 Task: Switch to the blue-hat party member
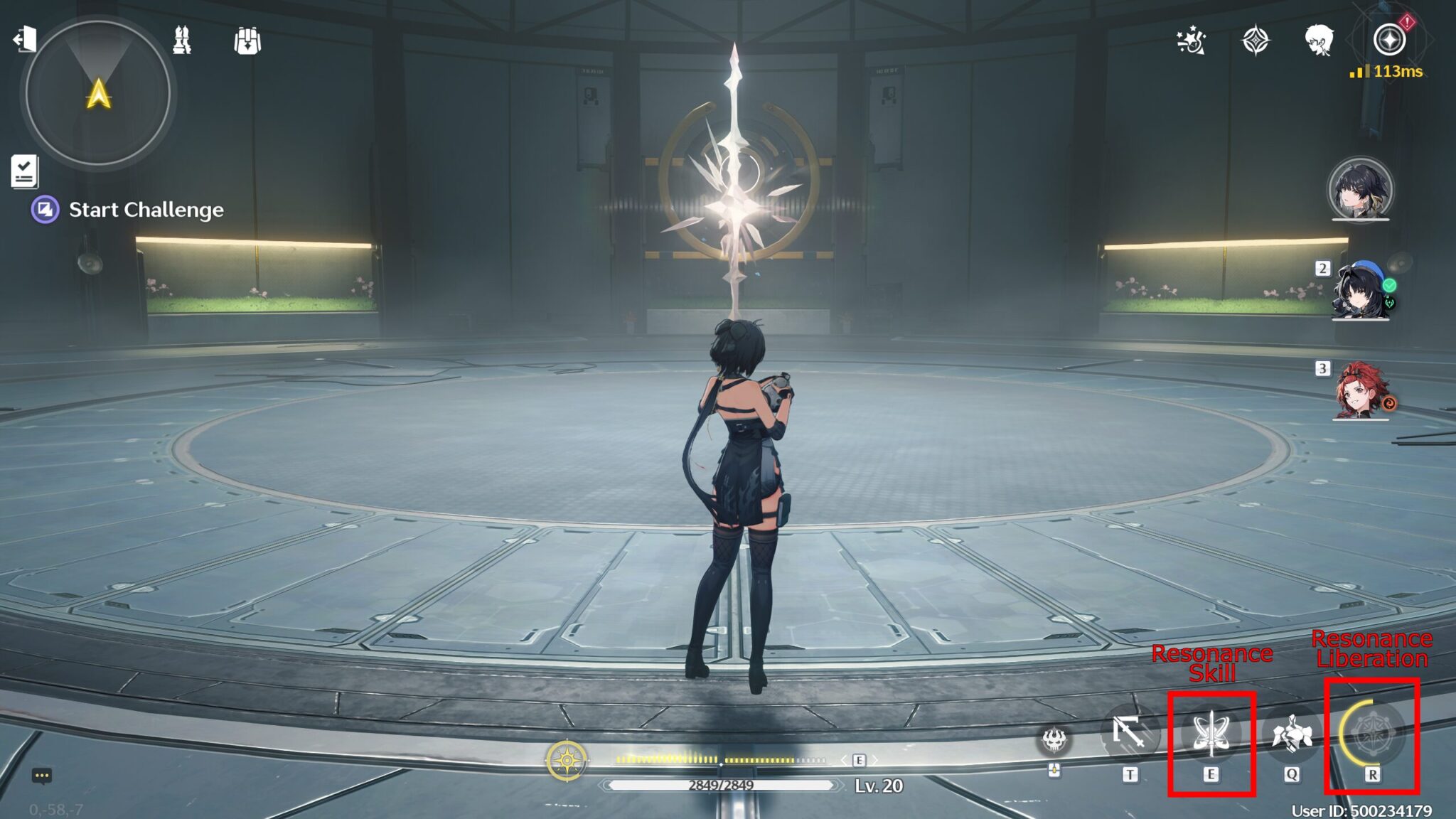click(1359, 291)
